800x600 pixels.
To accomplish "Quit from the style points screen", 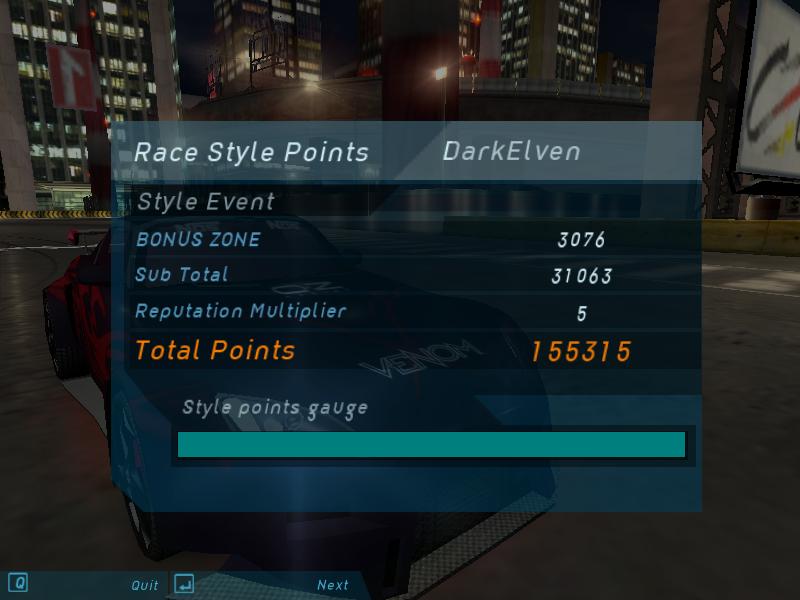I will 144,585.
